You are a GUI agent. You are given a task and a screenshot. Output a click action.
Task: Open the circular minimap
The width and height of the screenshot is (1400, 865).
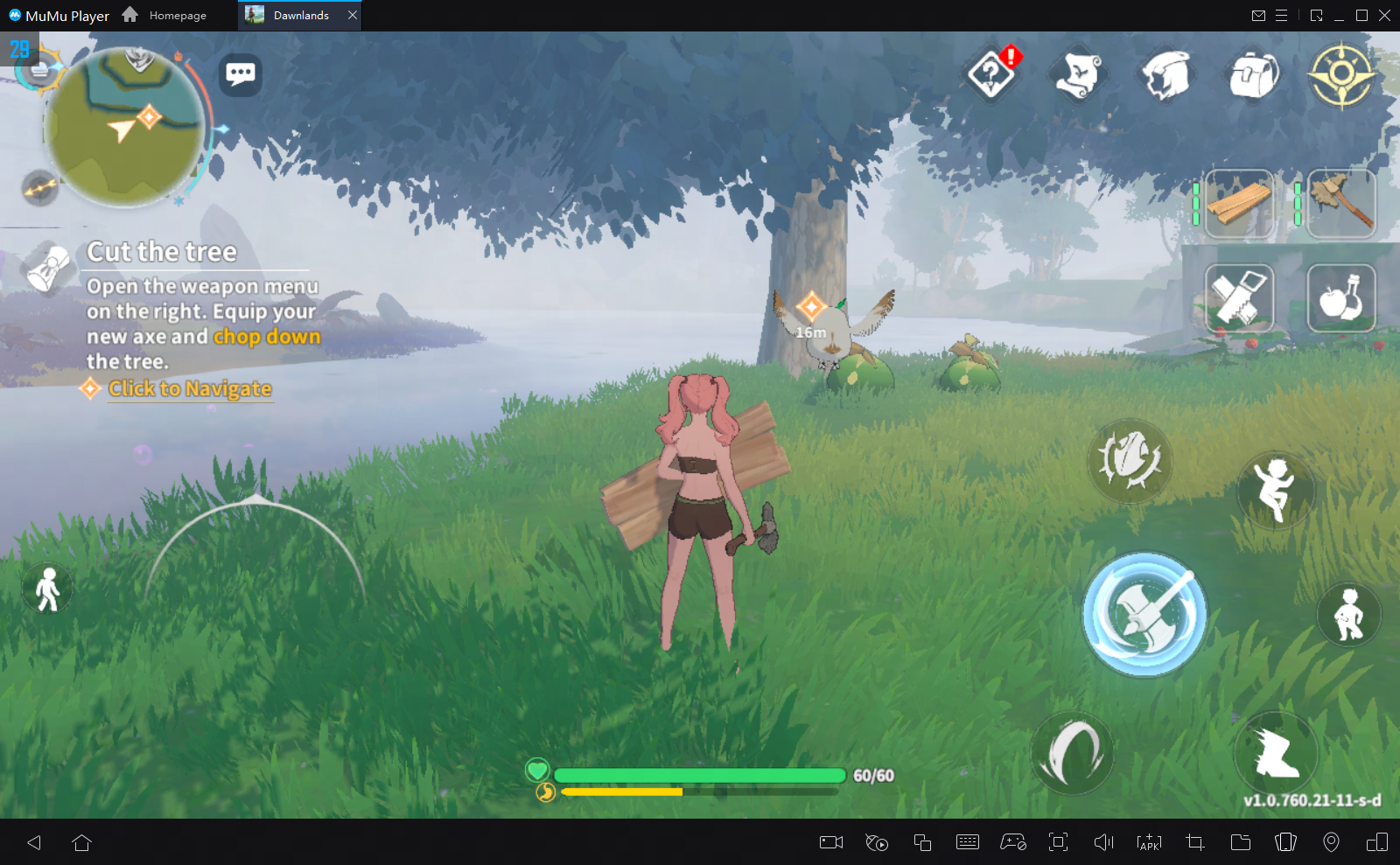click(124, 127)
